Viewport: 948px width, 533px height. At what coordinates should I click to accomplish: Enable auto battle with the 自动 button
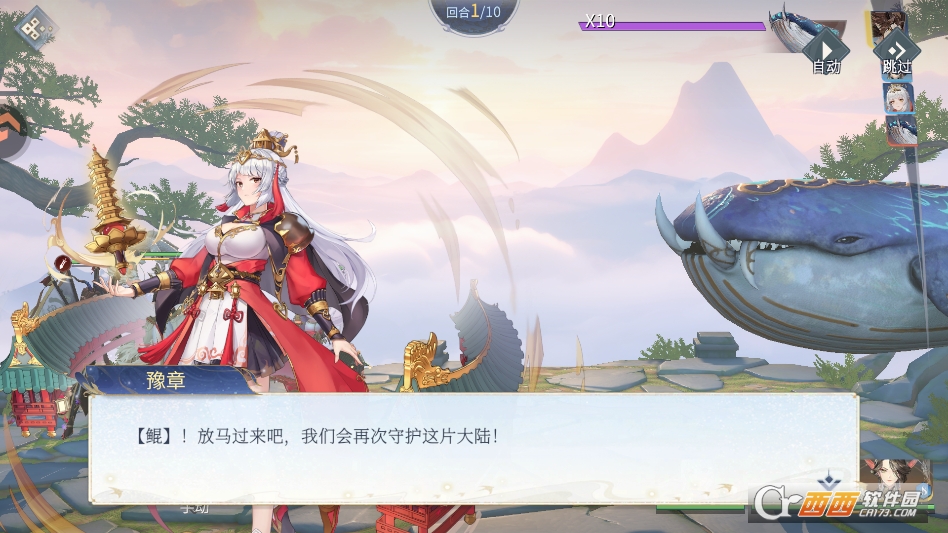[826, 51]
